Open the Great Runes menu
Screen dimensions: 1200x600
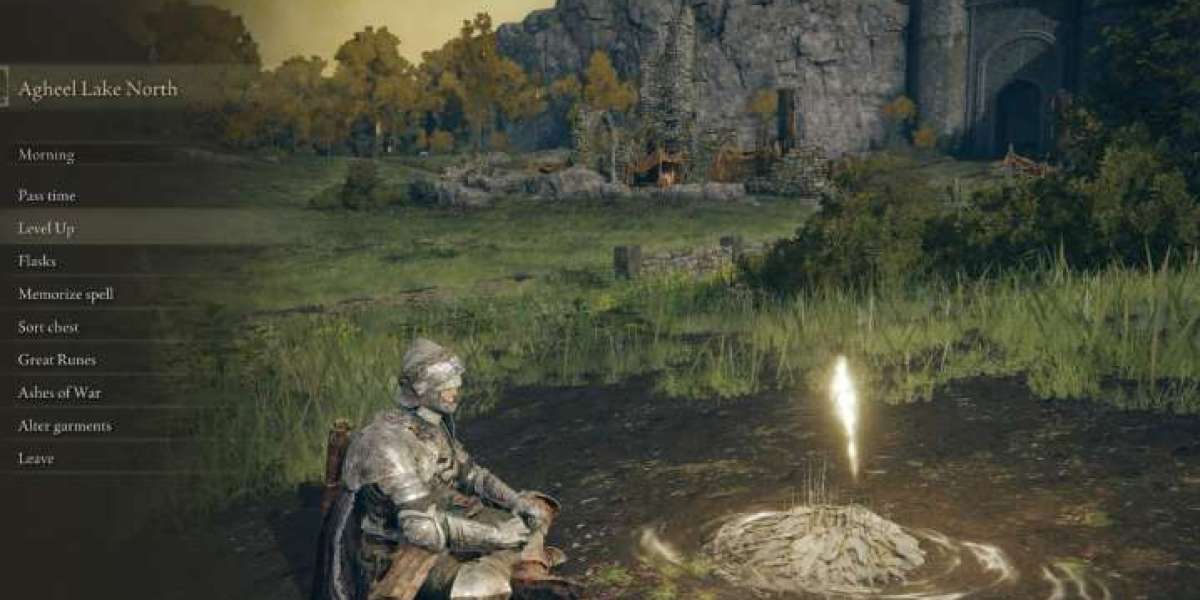(57, 360)
